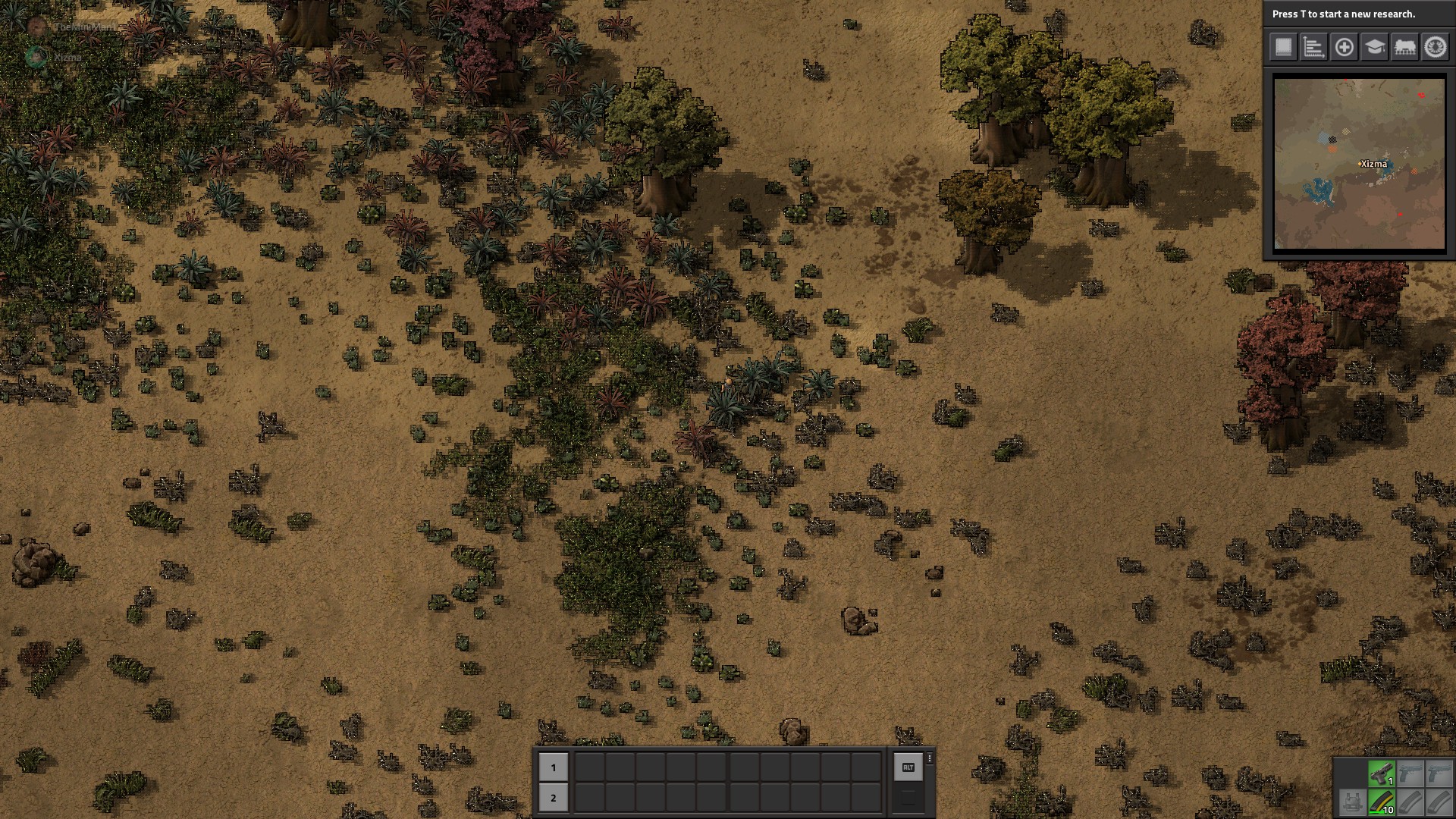
Task: Click the circled plus bonuses button
Action: (x=1344, y=47)
